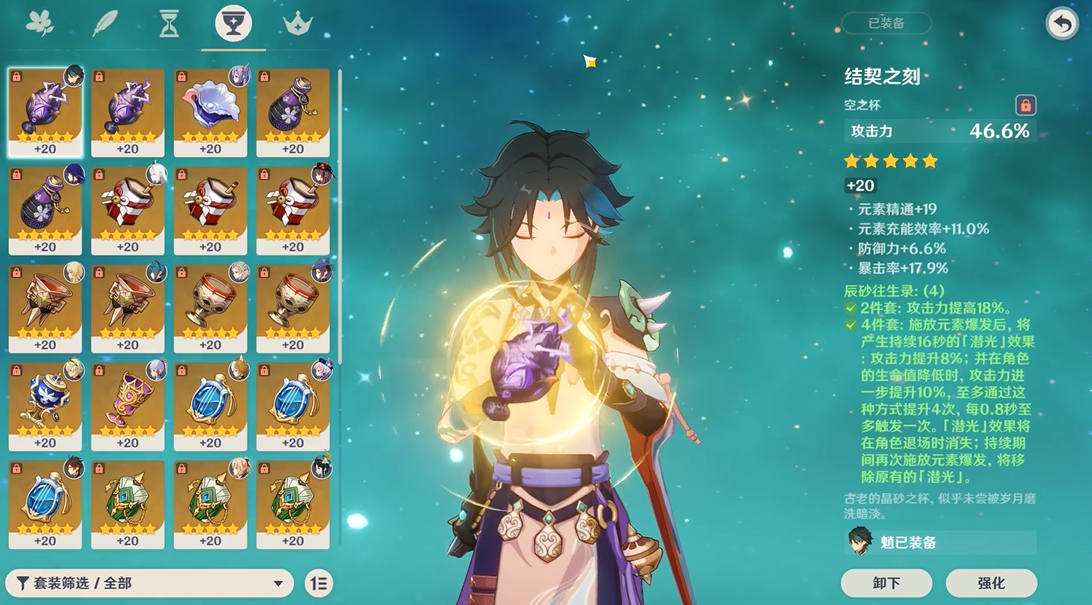This screenshot has height=605, width=1092.
Task: Select the hourglass sands tab
Action: (169, 23)
